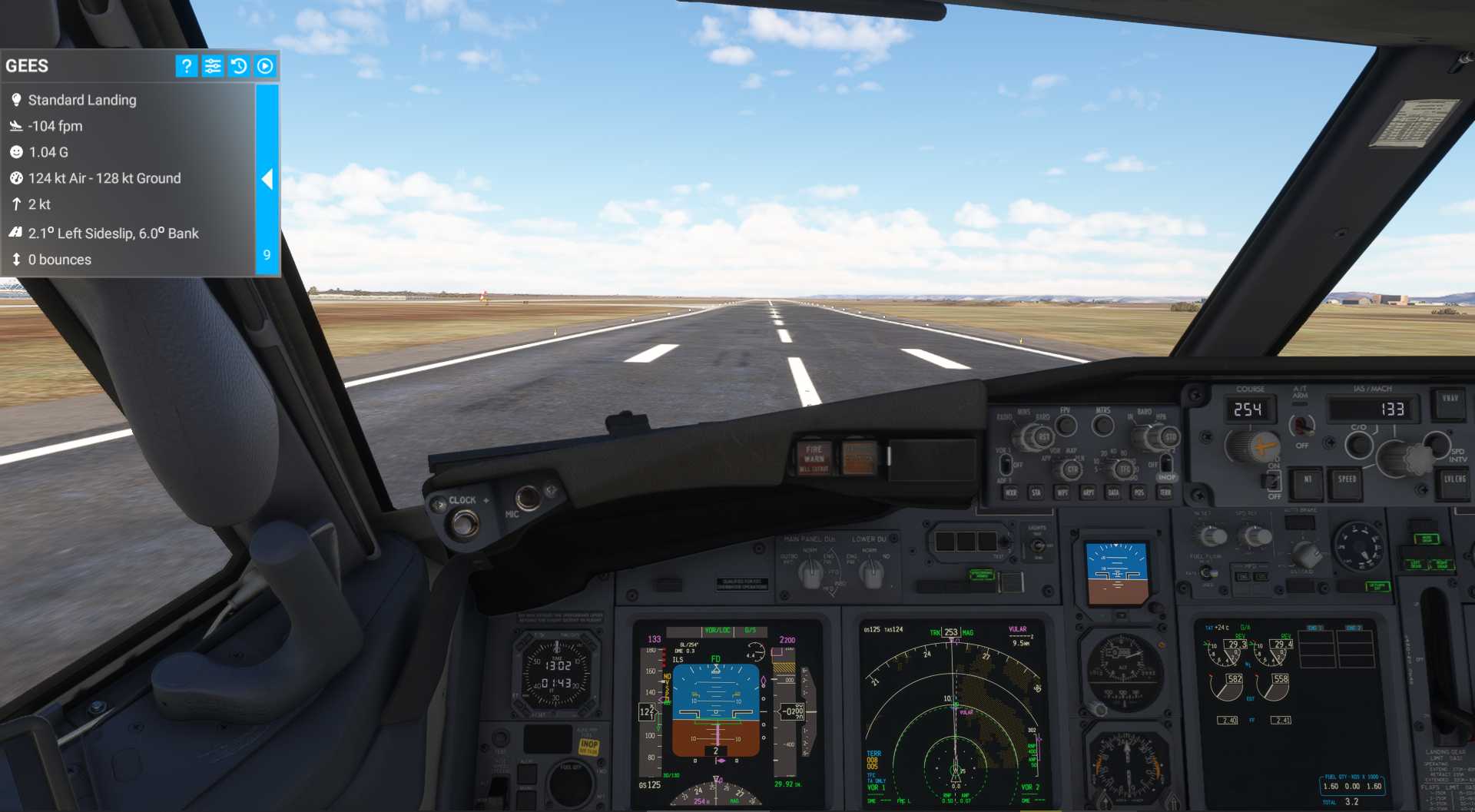View GEES landing history

239,66
